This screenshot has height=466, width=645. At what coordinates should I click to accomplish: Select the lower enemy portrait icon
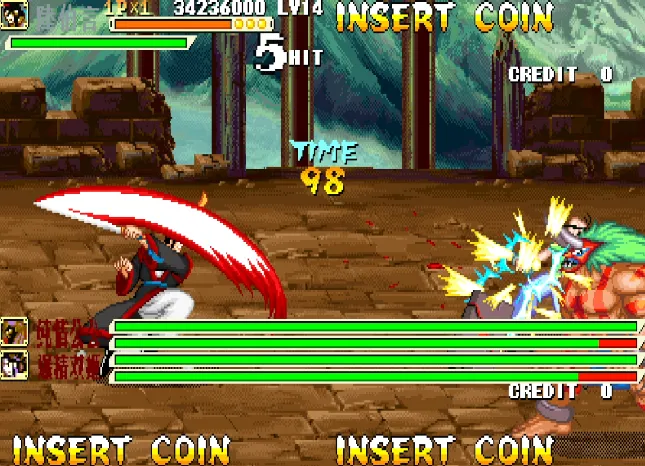point(15,364)
